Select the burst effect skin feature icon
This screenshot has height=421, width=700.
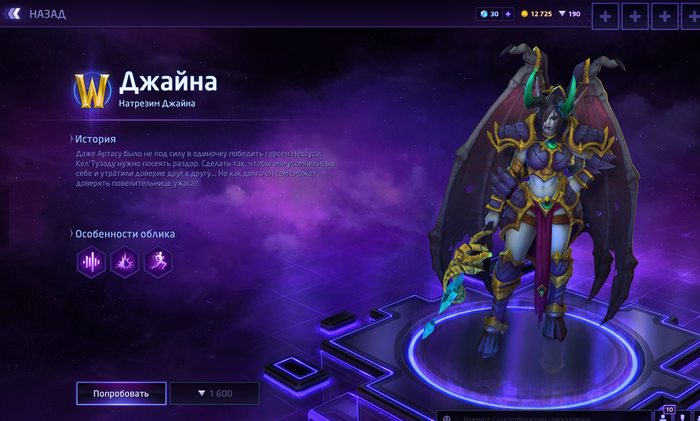click(x=125, y=262)
